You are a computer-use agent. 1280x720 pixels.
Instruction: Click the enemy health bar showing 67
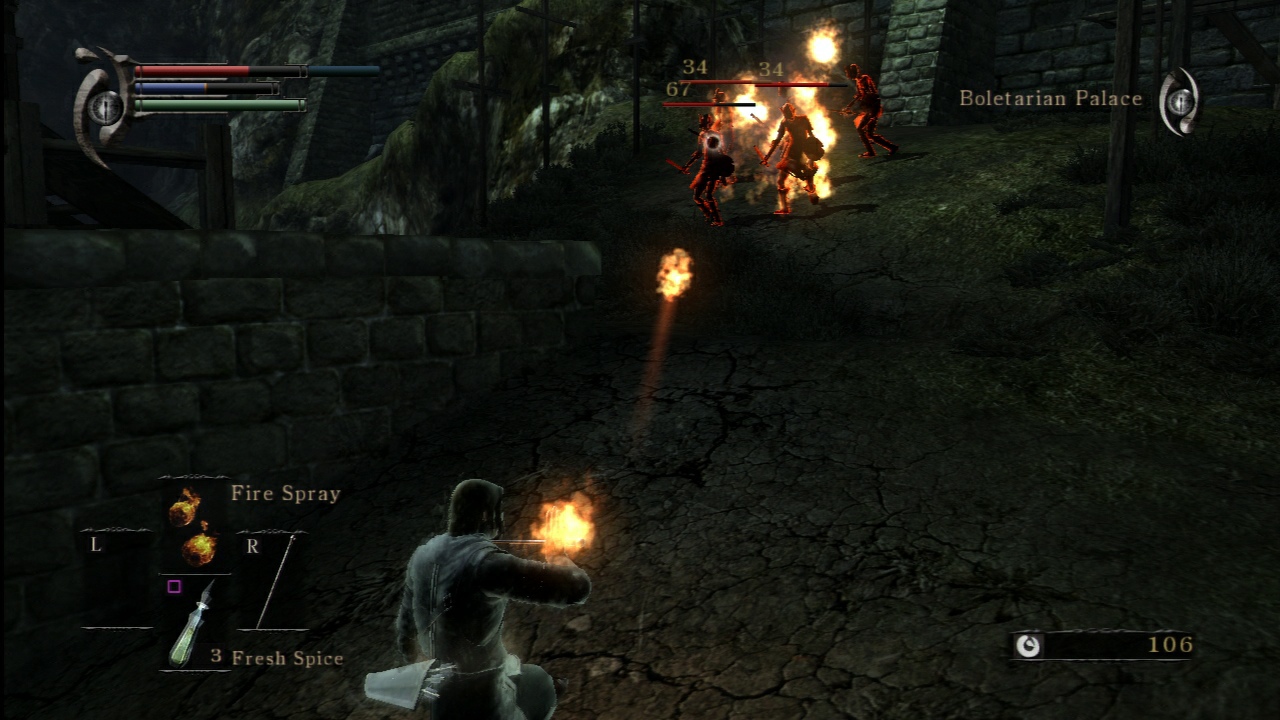(710, 103)
